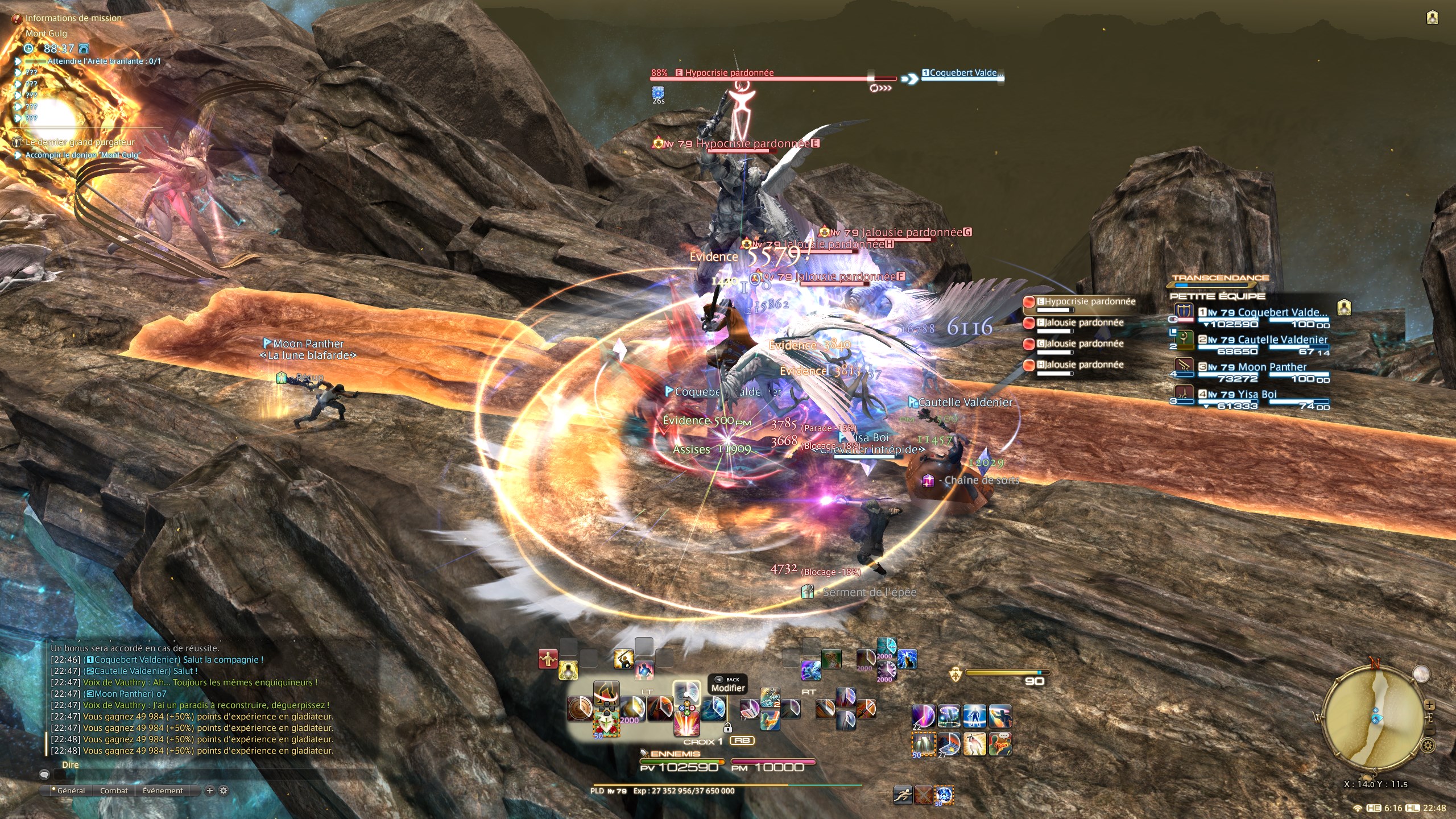The image size is (1456, 819).
Task: Open the Le dernier grand purgateur quest entry
Action: click(x=80, y=142)
